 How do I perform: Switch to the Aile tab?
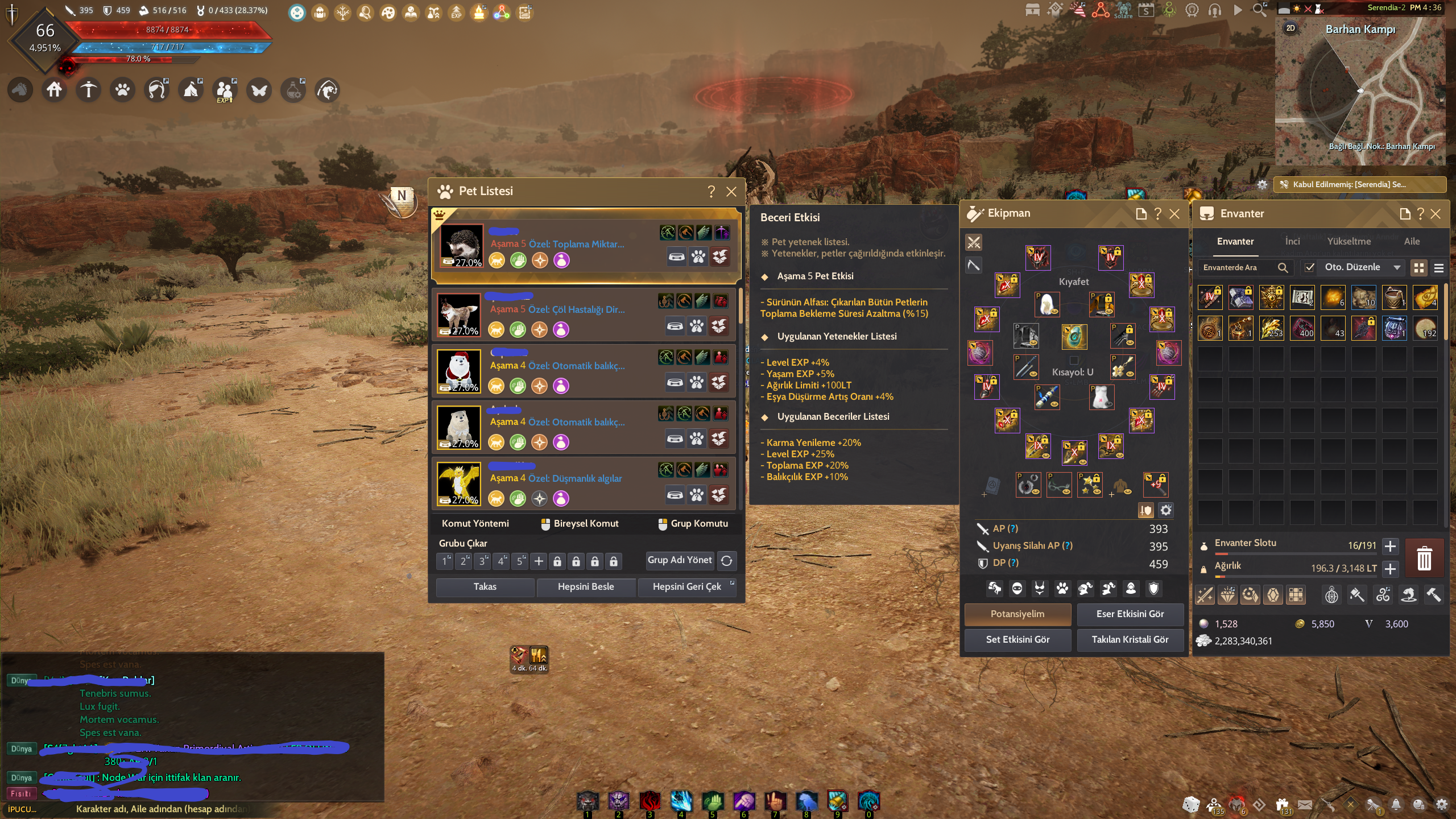coord(1412,242)
